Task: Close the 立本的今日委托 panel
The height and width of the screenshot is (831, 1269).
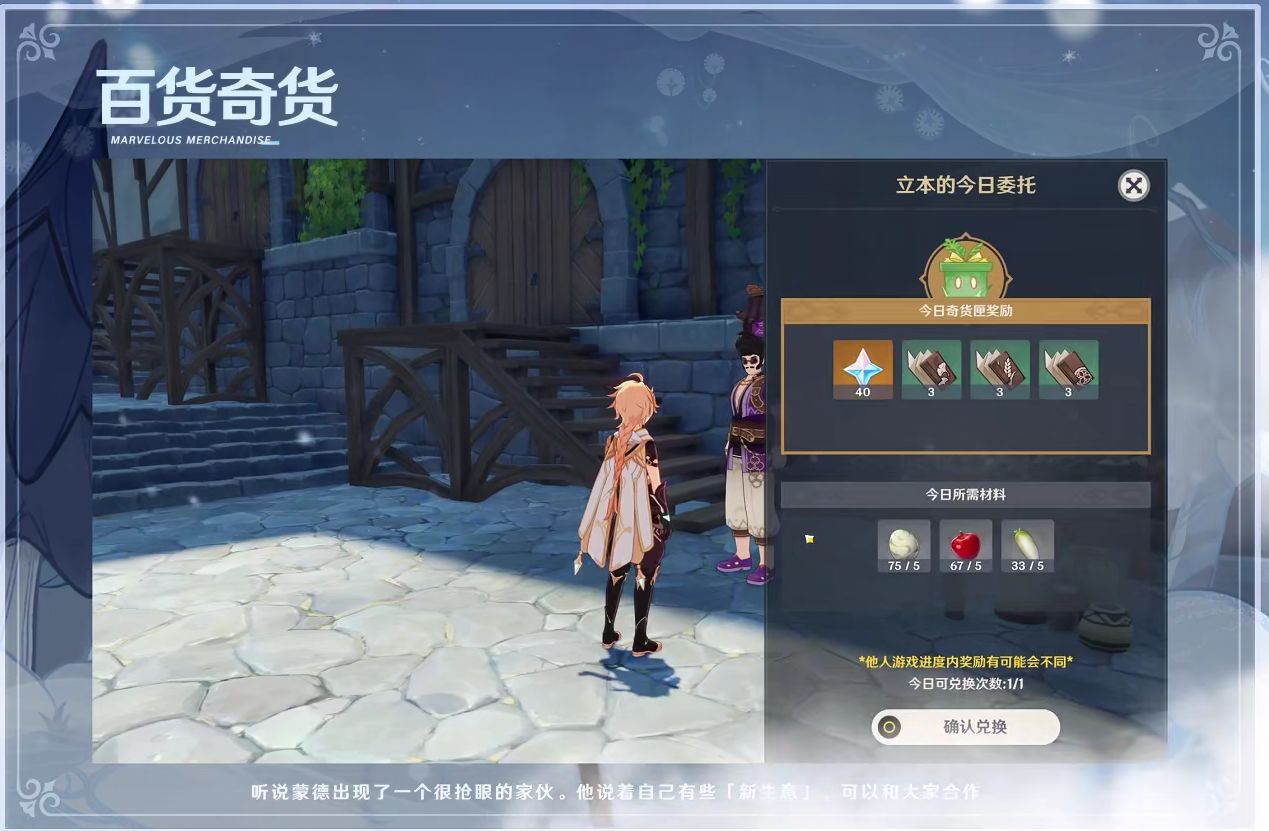Action: (x=1133, y=185)
